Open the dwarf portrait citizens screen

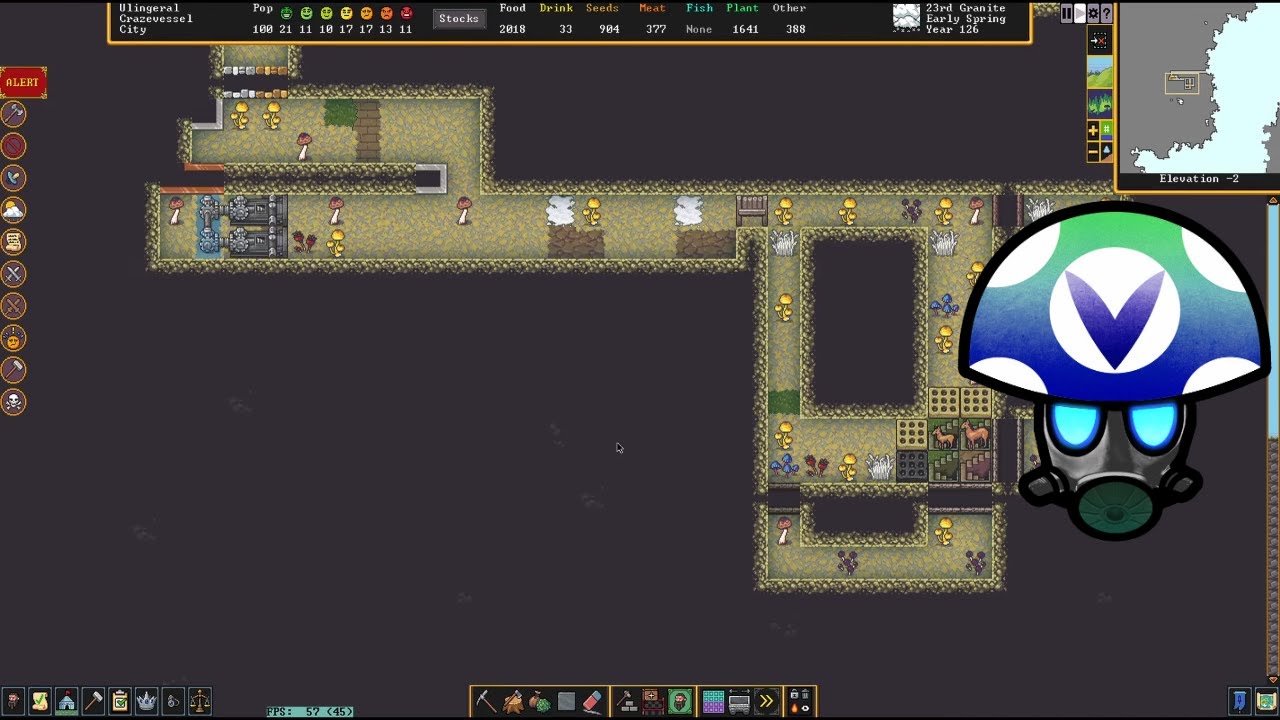coord(14,701)
